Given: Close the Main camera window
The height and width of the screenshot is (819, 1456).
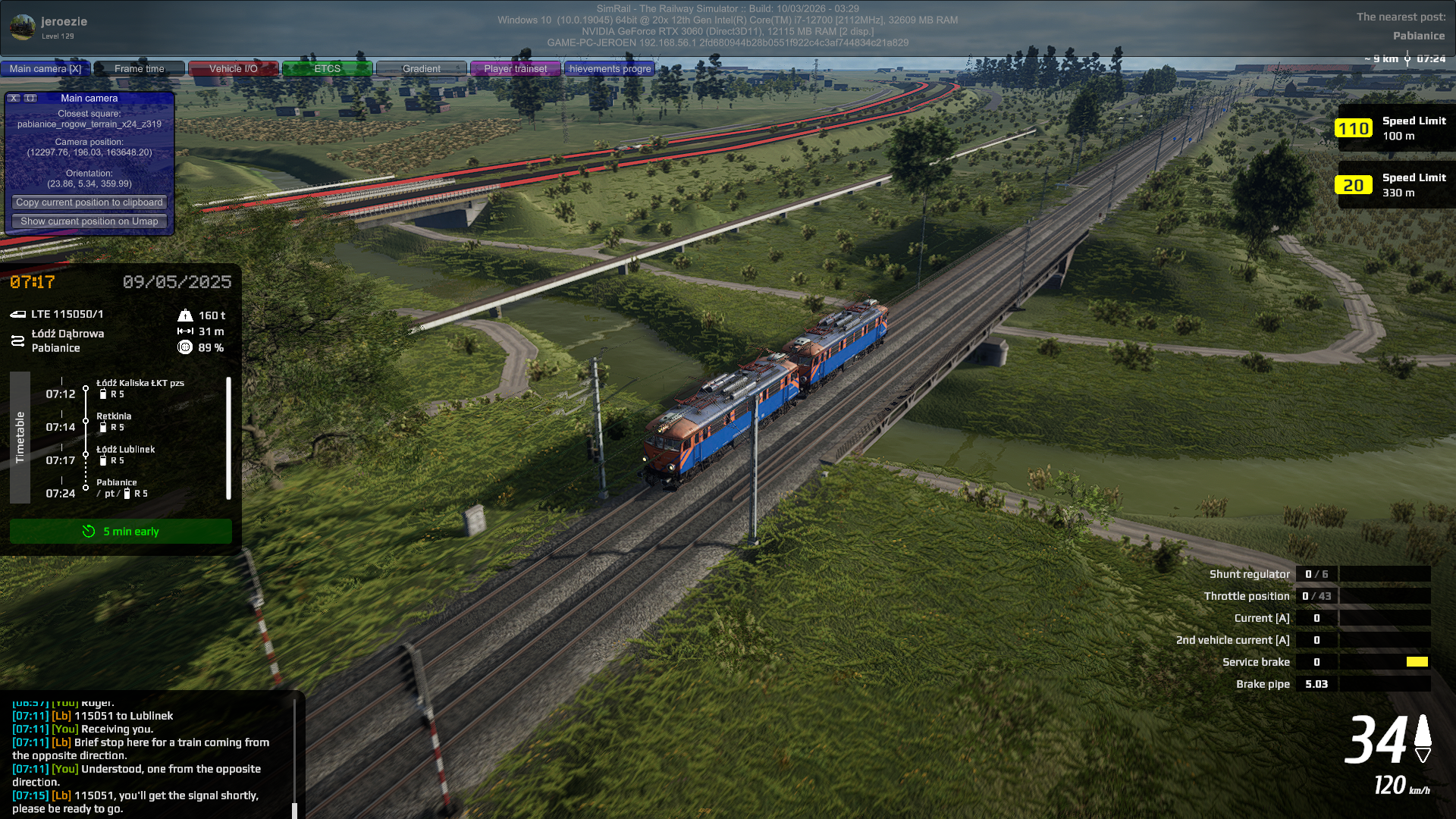Looking at the screenshot, I should [x=14, y=99].
